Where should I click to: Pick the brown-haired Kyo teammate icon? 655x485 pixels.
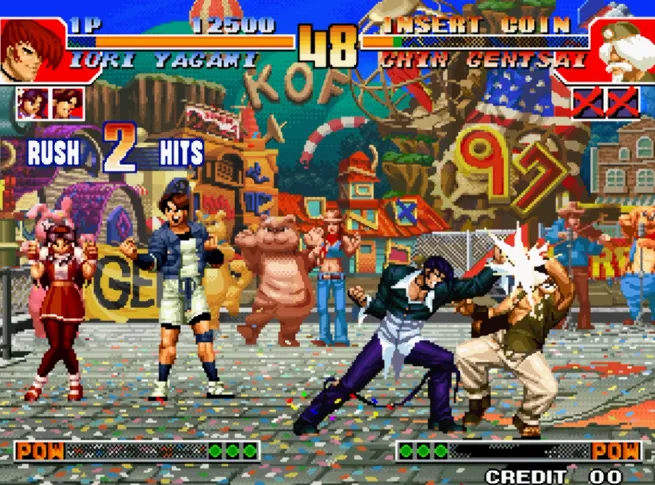point(67,103)
